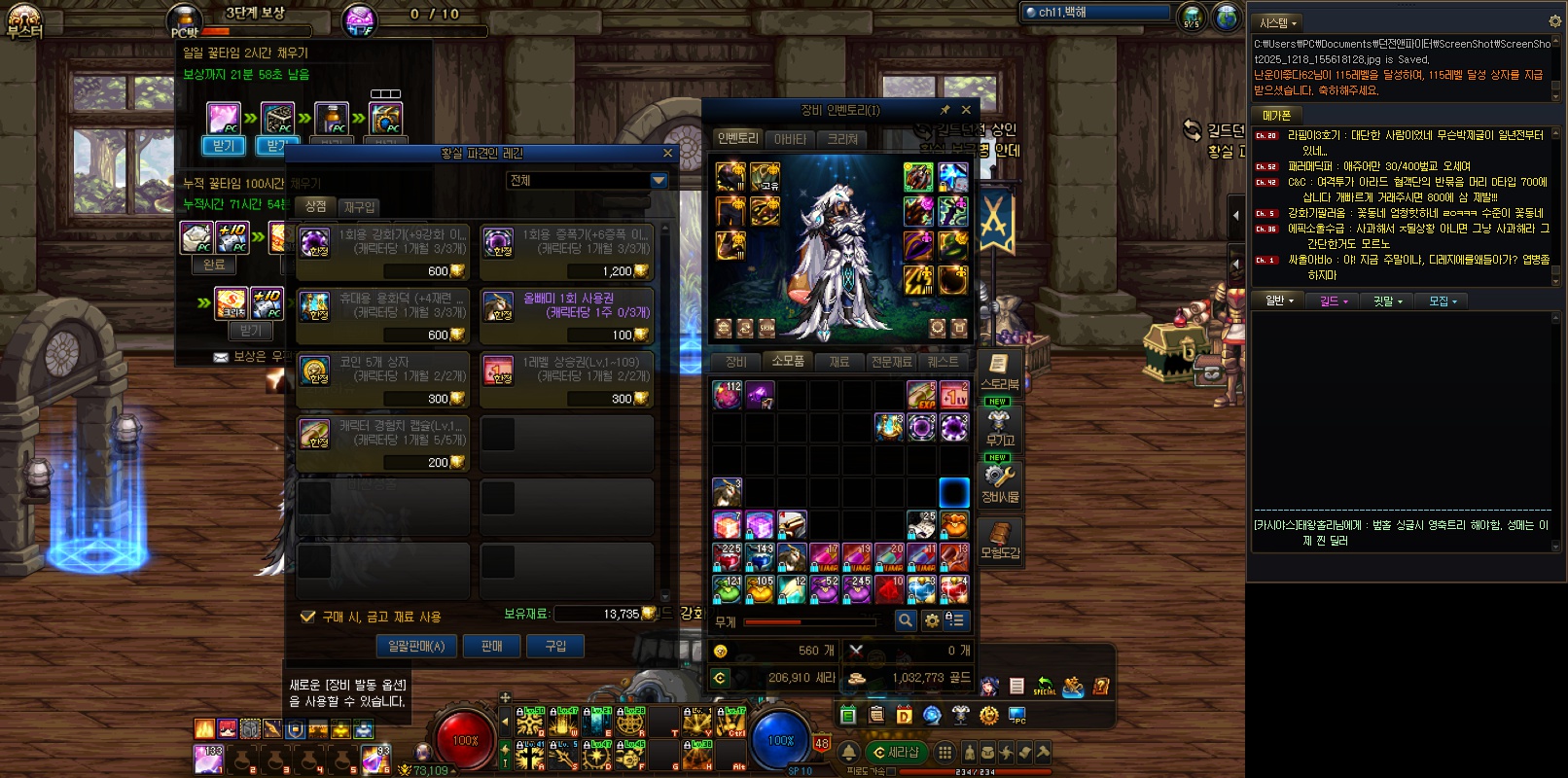The width and height of the screenshot is (1568, 778).
Task: Click the 판매 sell button
Action: pos(492,647)
